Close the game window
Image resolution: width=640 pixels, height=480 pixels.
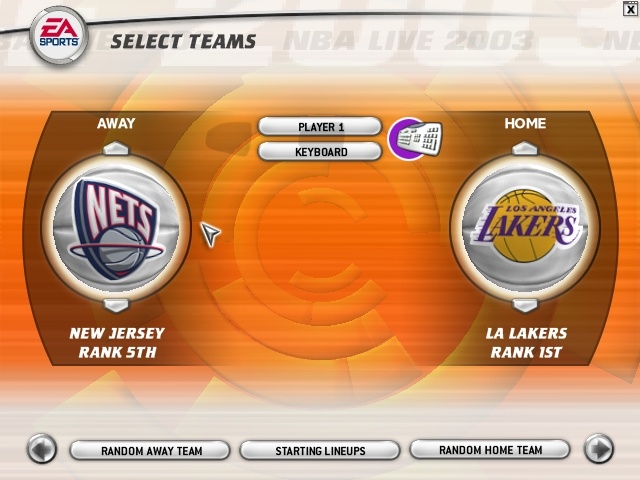point(628,9)
